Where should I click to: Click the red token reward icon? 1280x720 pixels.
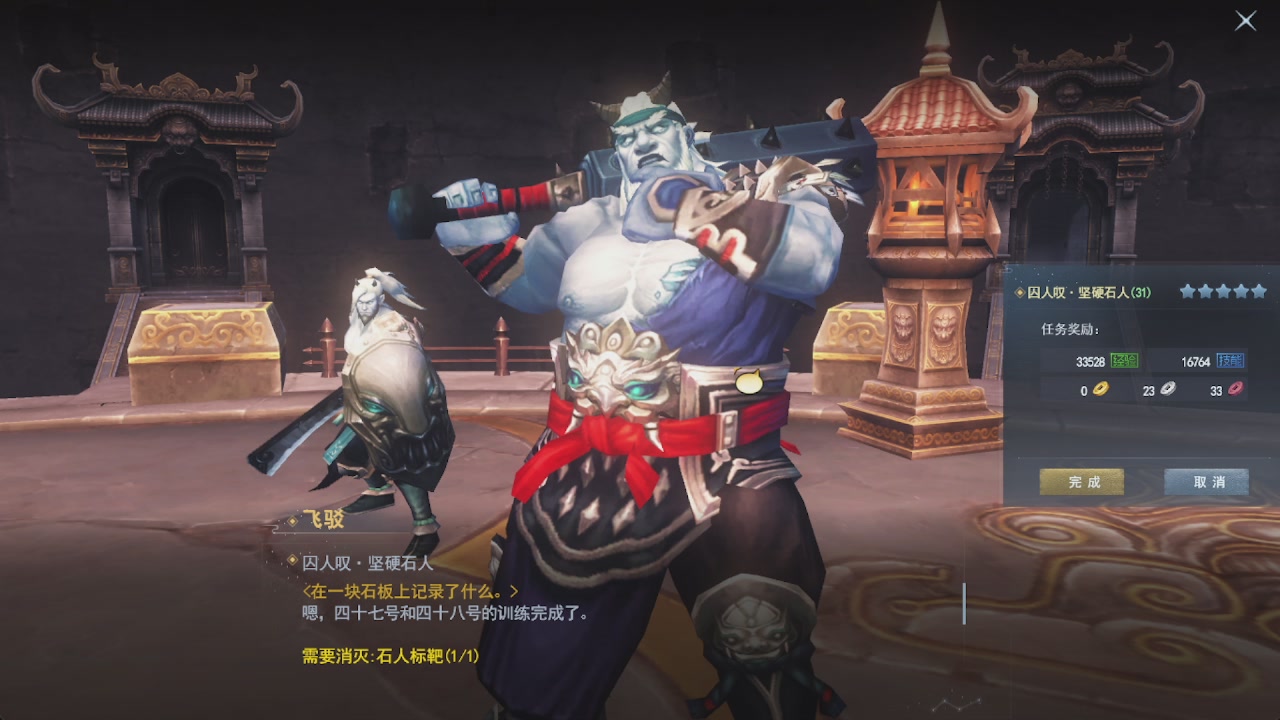pos(1237,390)
